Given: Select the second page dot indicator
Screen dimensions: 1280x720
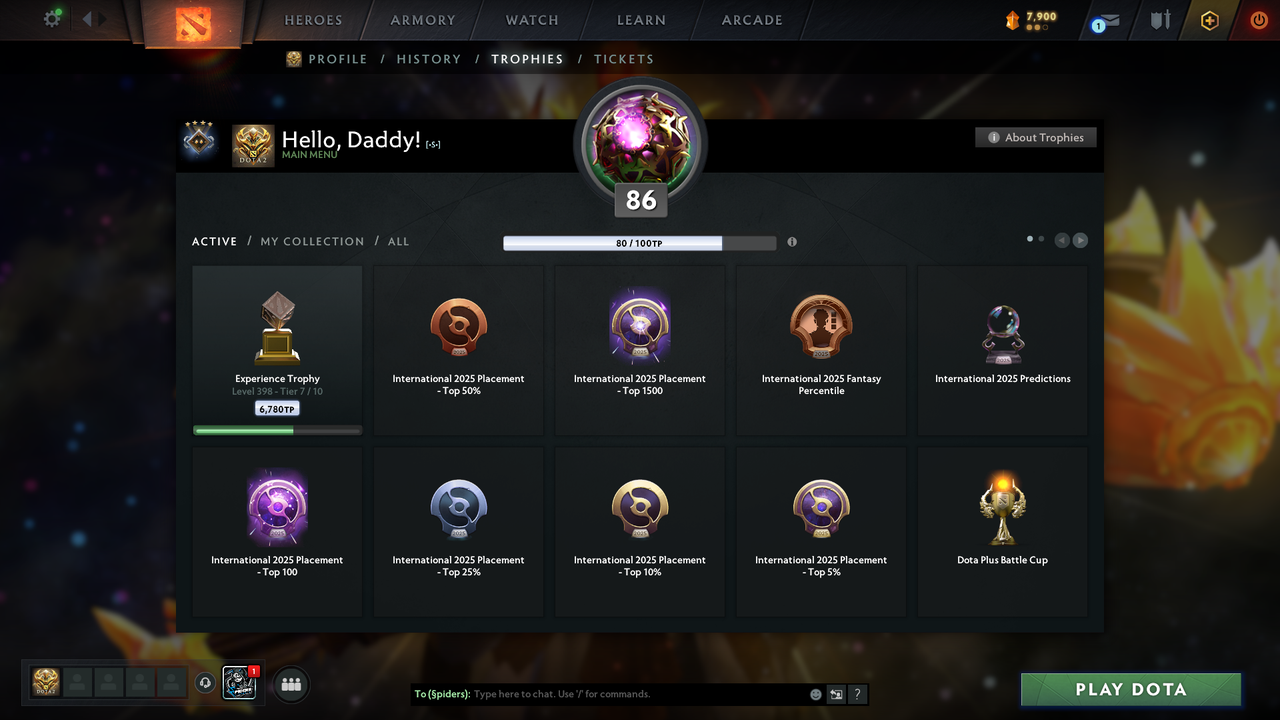Looking at the screenshot, I should [1040, 239].
